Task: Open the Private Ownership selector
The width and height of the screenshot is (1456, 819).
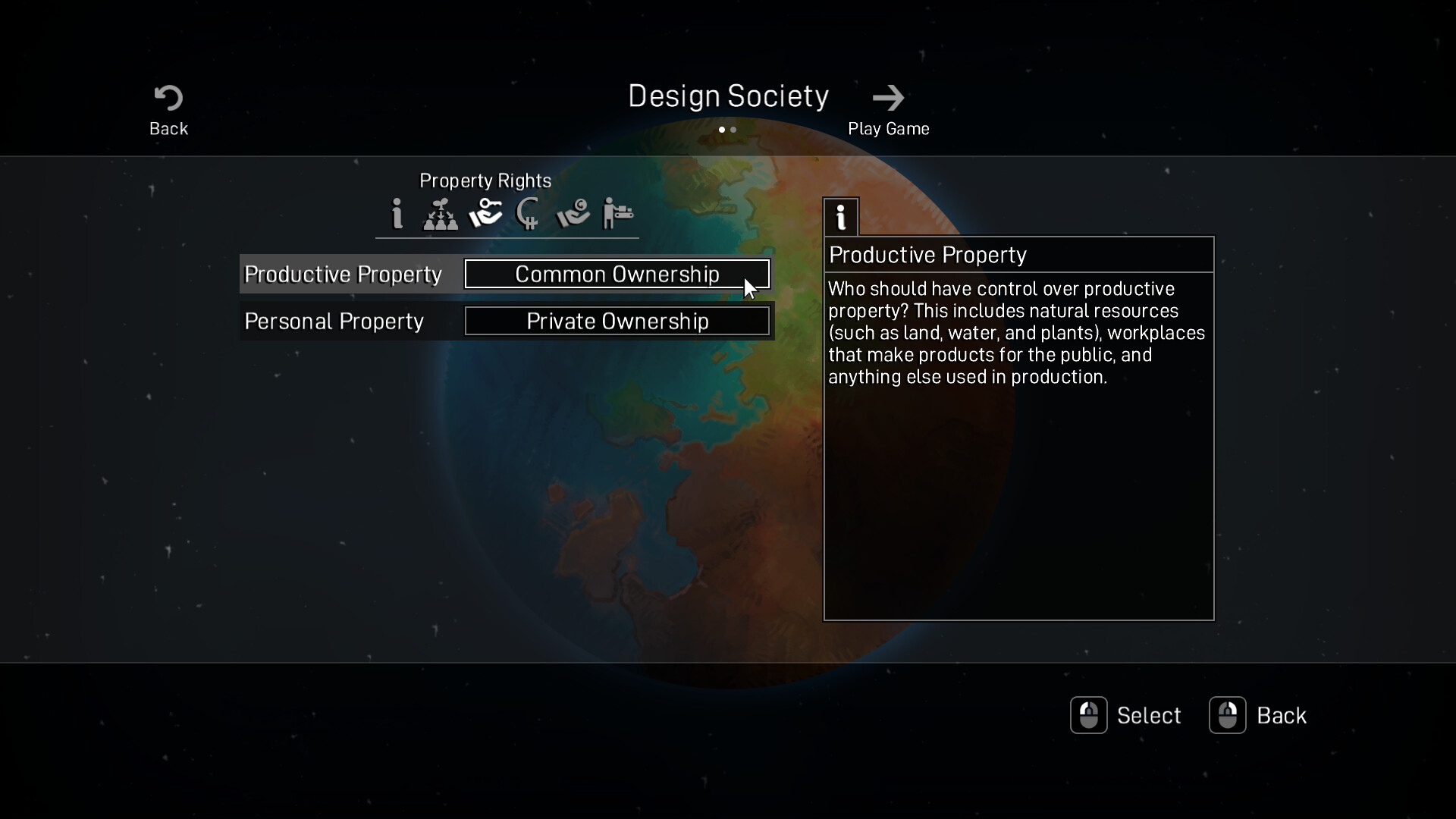Action: pyautogui.click(x=617, y=321)
